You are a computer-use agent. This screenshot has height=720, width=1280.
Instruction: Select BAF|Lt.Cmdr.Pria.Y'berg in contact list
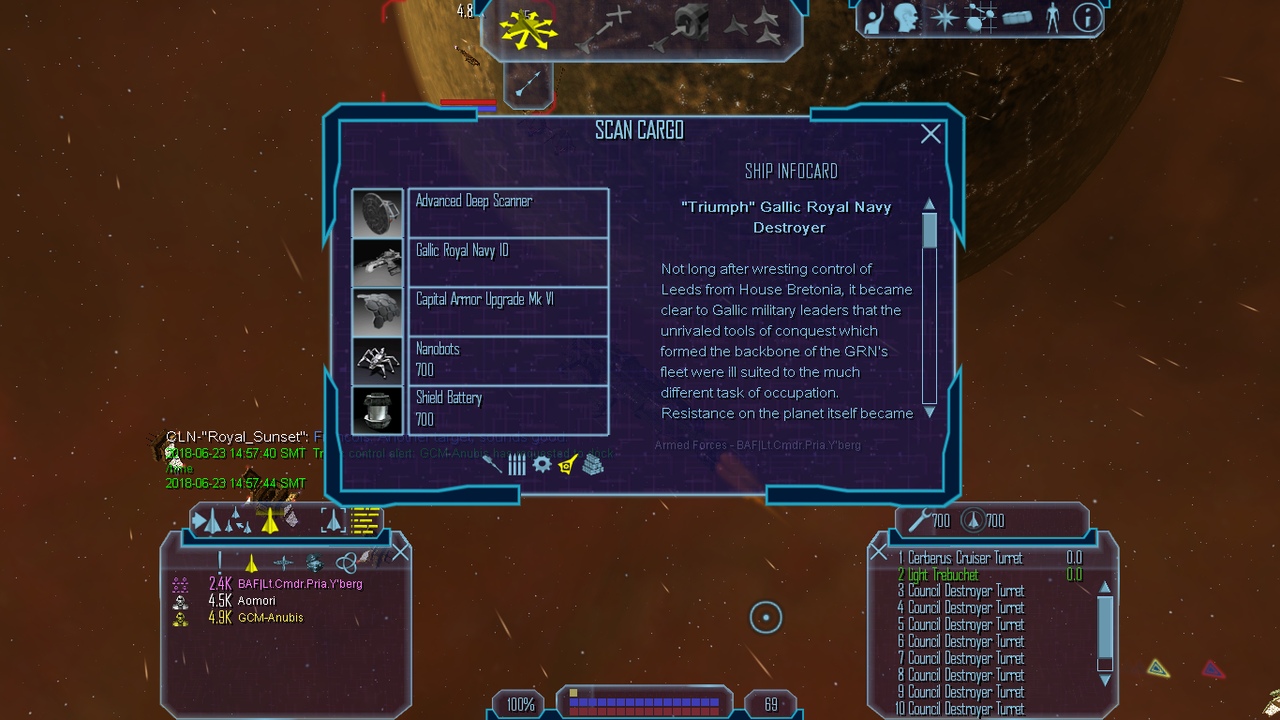point(299,584)
